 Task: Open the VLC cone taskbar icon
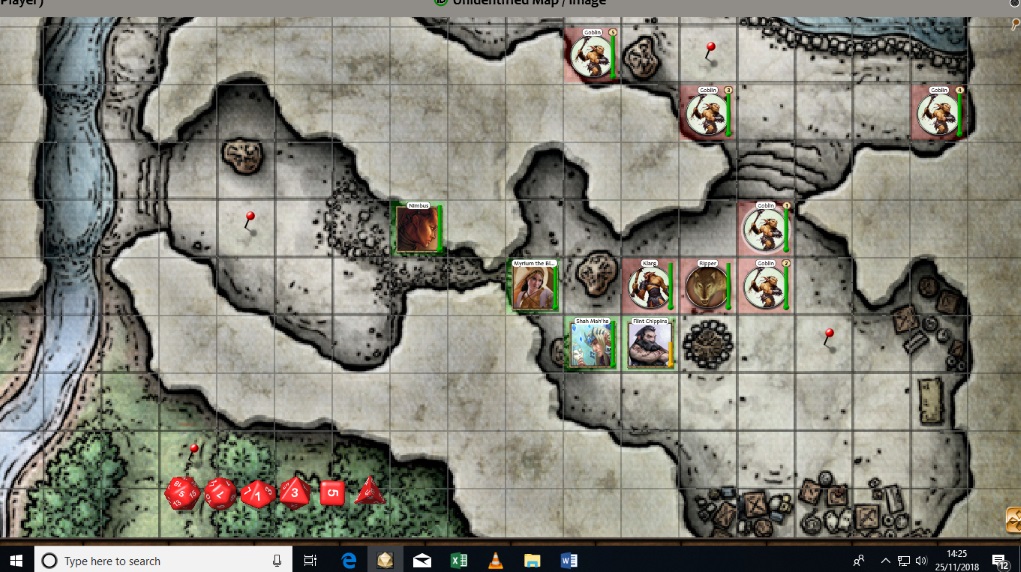[496, 561]
